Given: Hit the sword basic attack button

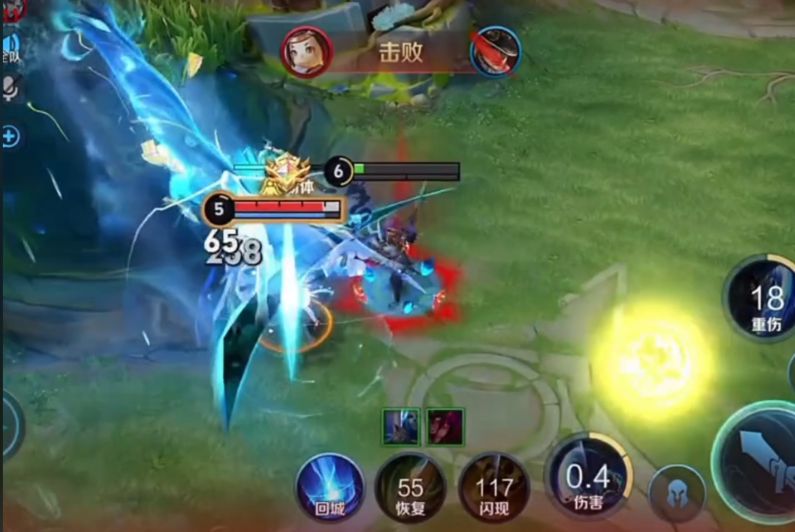Looking at the screenshot, I should 761,462.
